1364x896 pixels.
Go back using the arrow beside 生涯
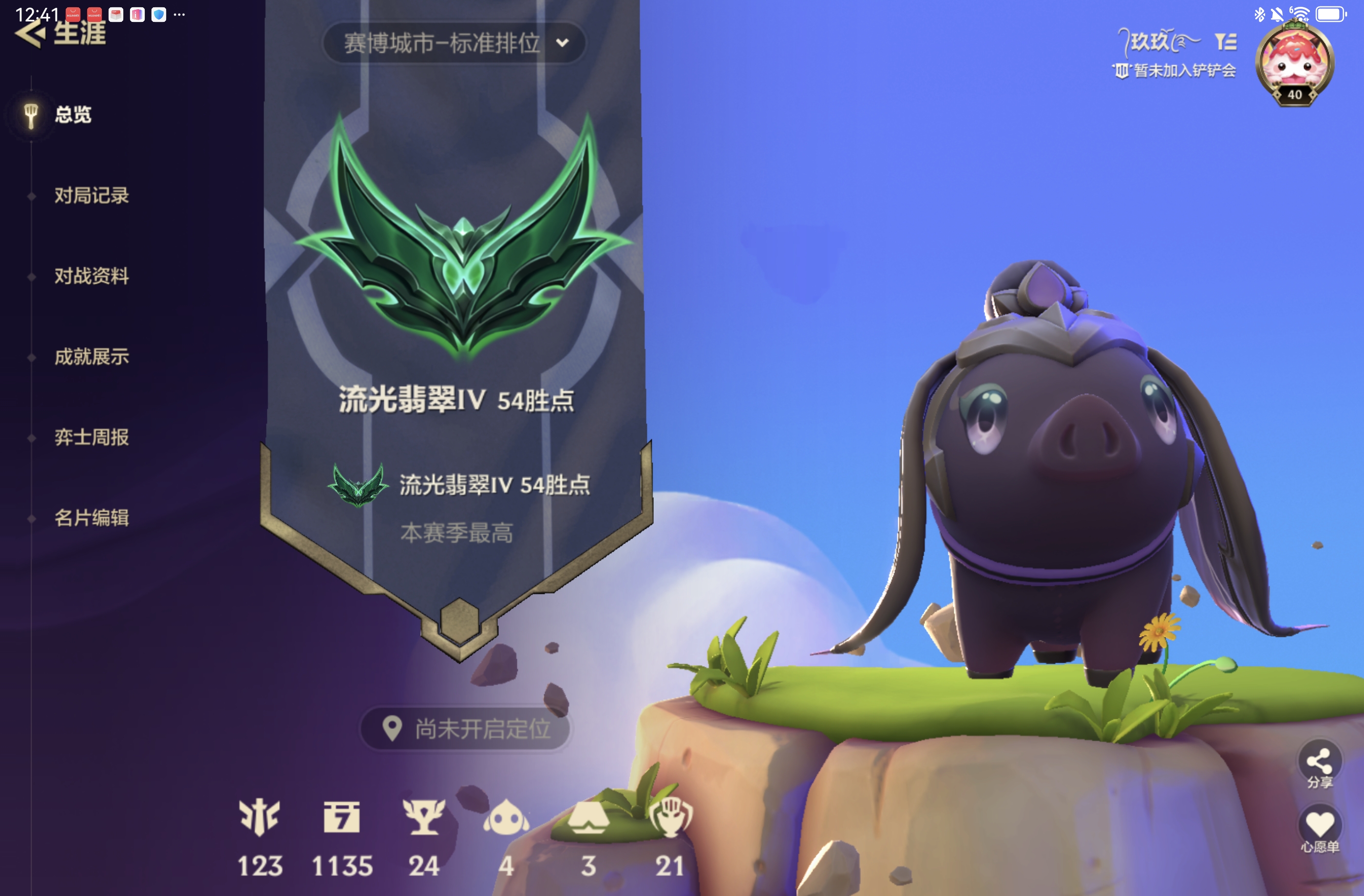(x=30, y=35)
